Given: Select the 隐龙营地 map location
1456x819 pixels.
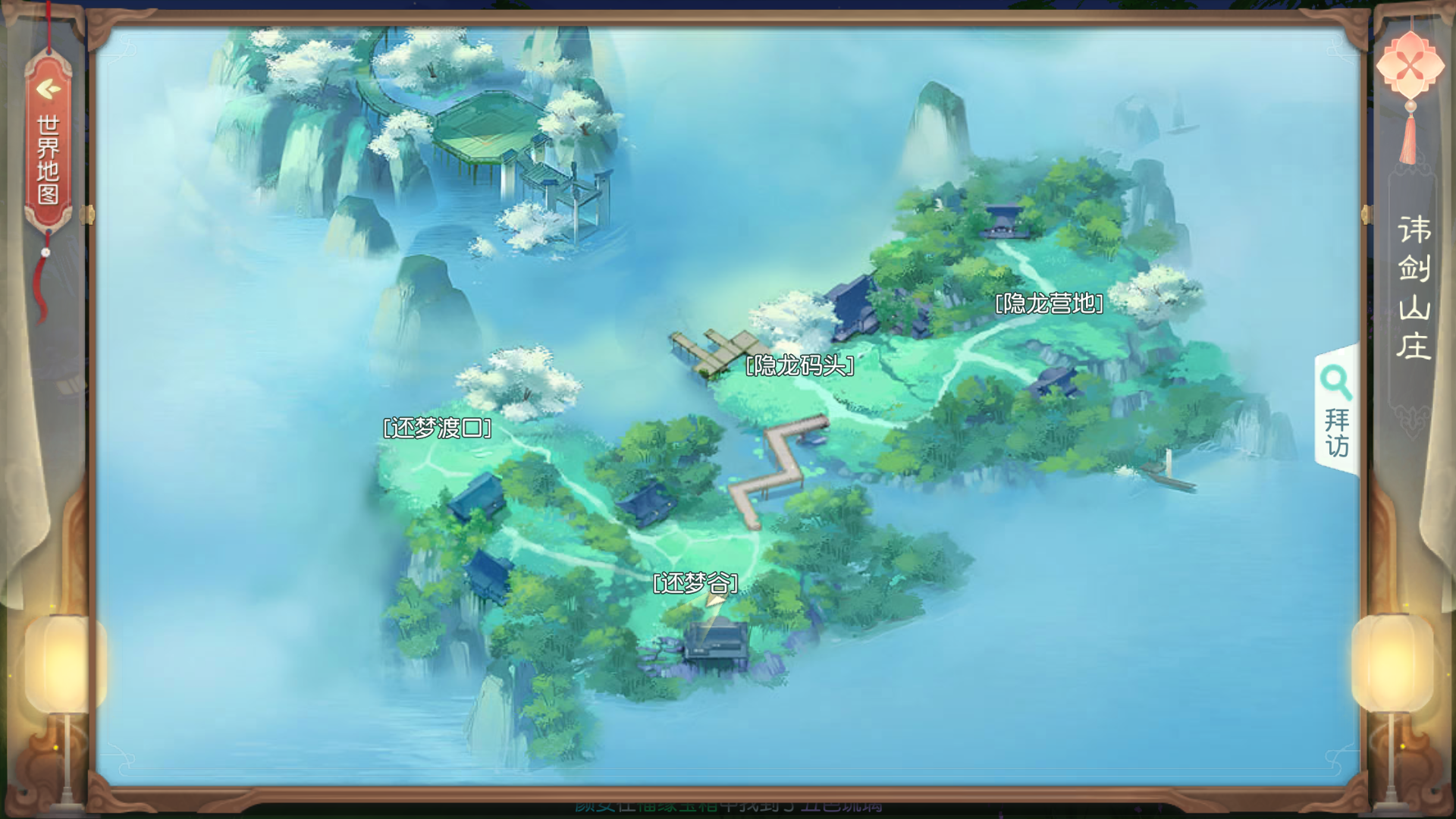Looking at the screenshot, I should pyautogui.click(x=1049, y=303).
